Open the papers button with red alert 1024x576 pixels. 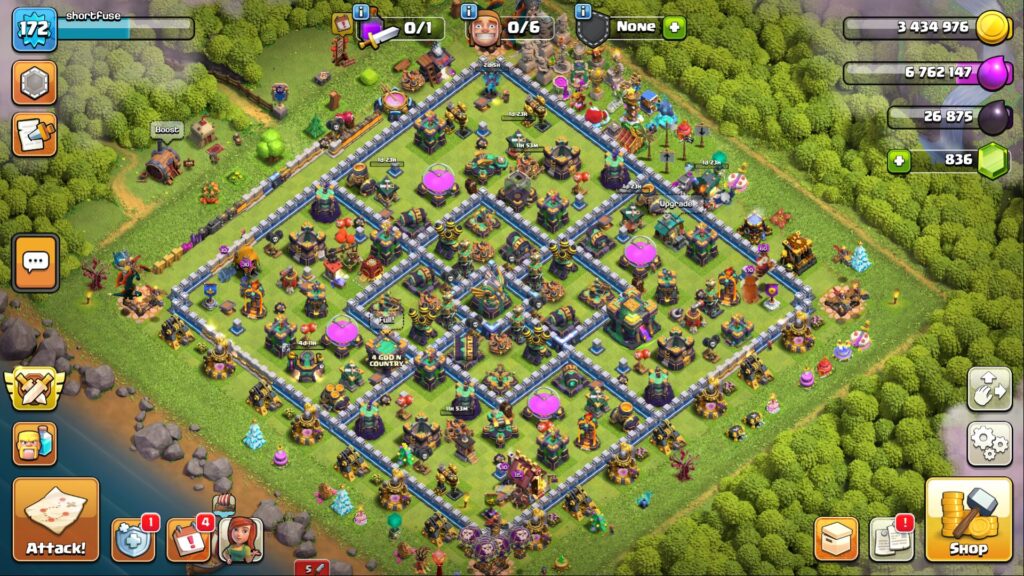point(890,539)
